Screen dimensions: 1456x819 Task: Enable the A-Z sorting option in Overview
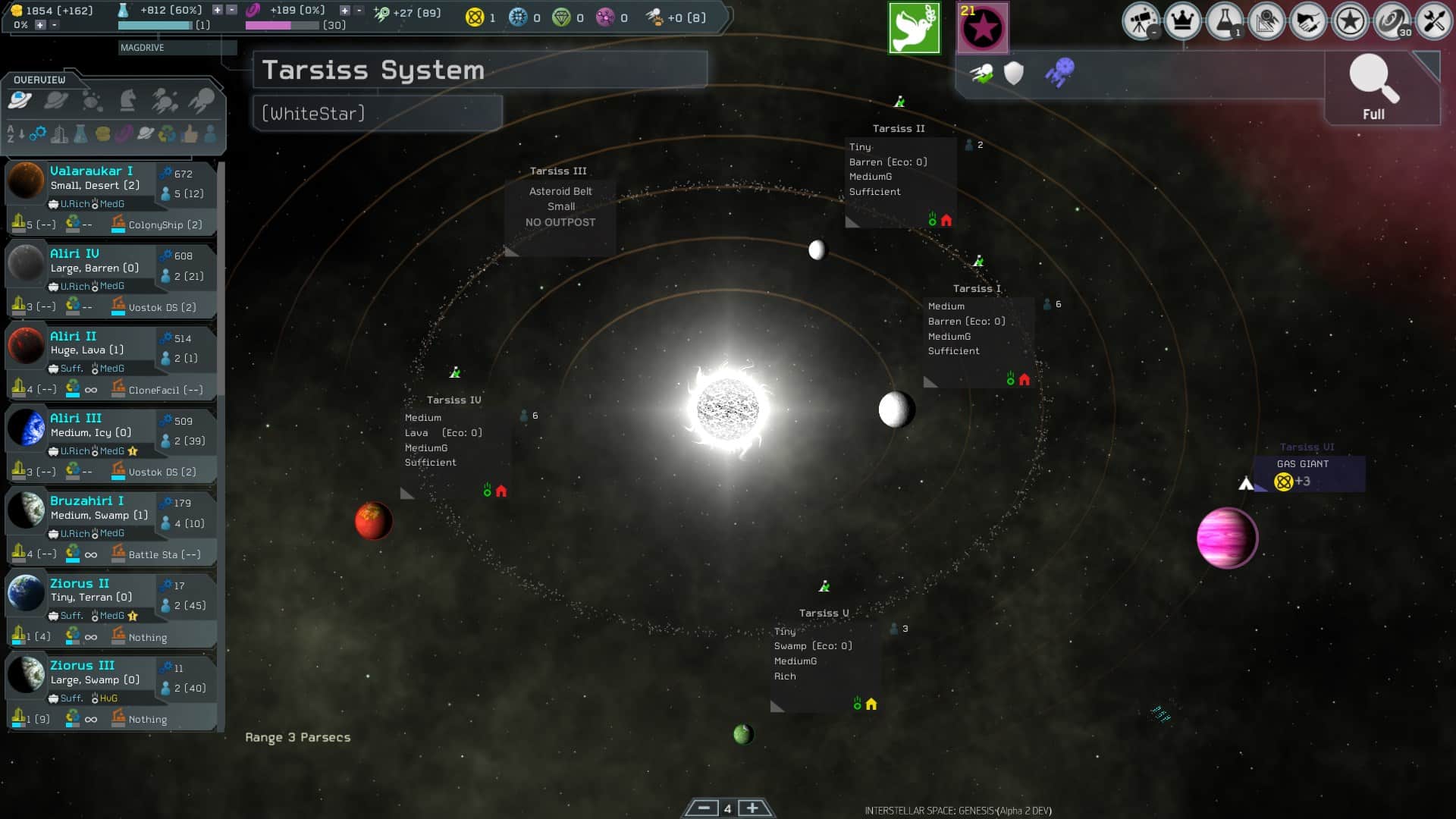pos(11,134)
